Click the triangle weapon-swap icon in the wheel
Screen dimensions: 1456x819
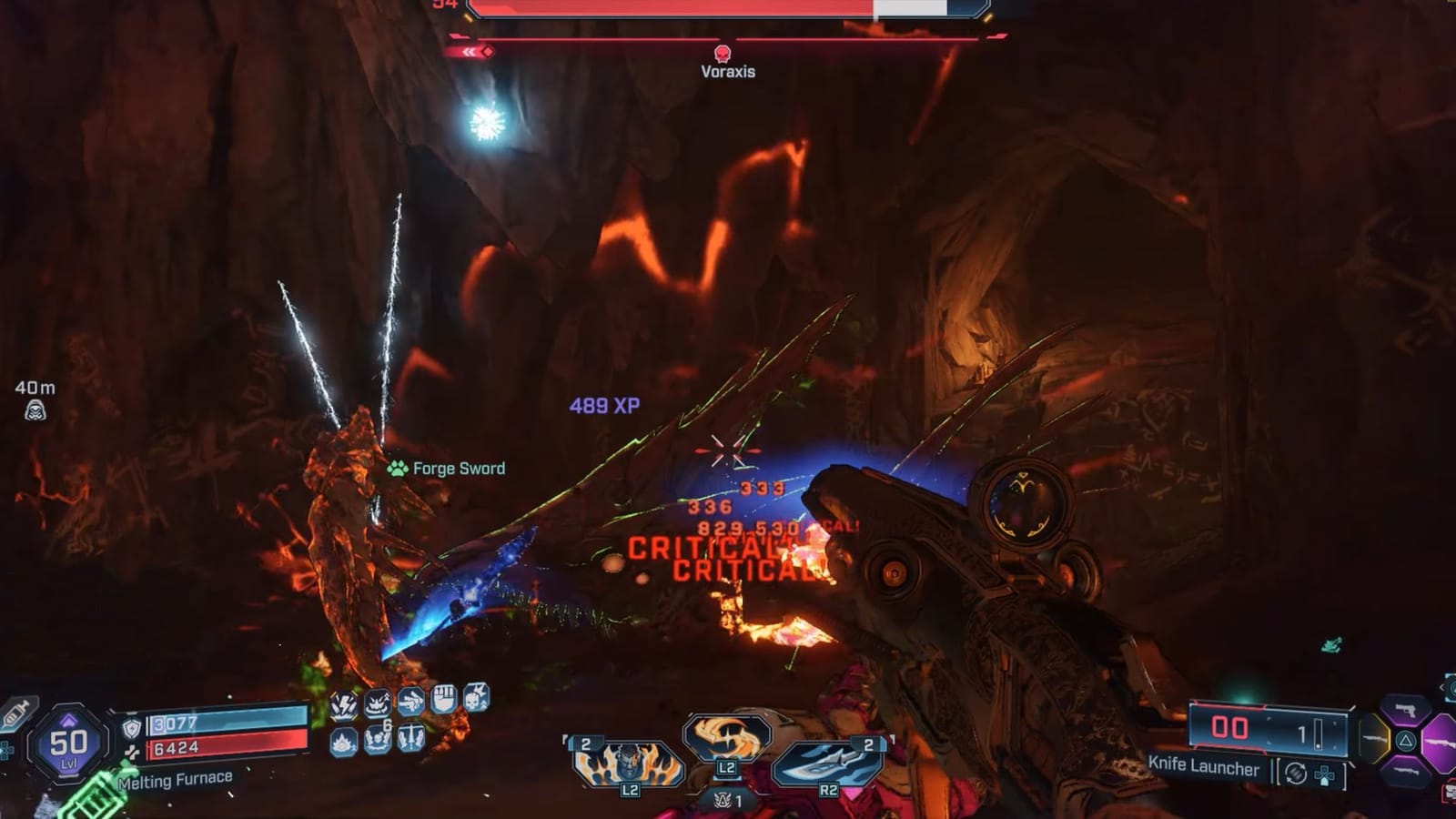(1405, 740)
